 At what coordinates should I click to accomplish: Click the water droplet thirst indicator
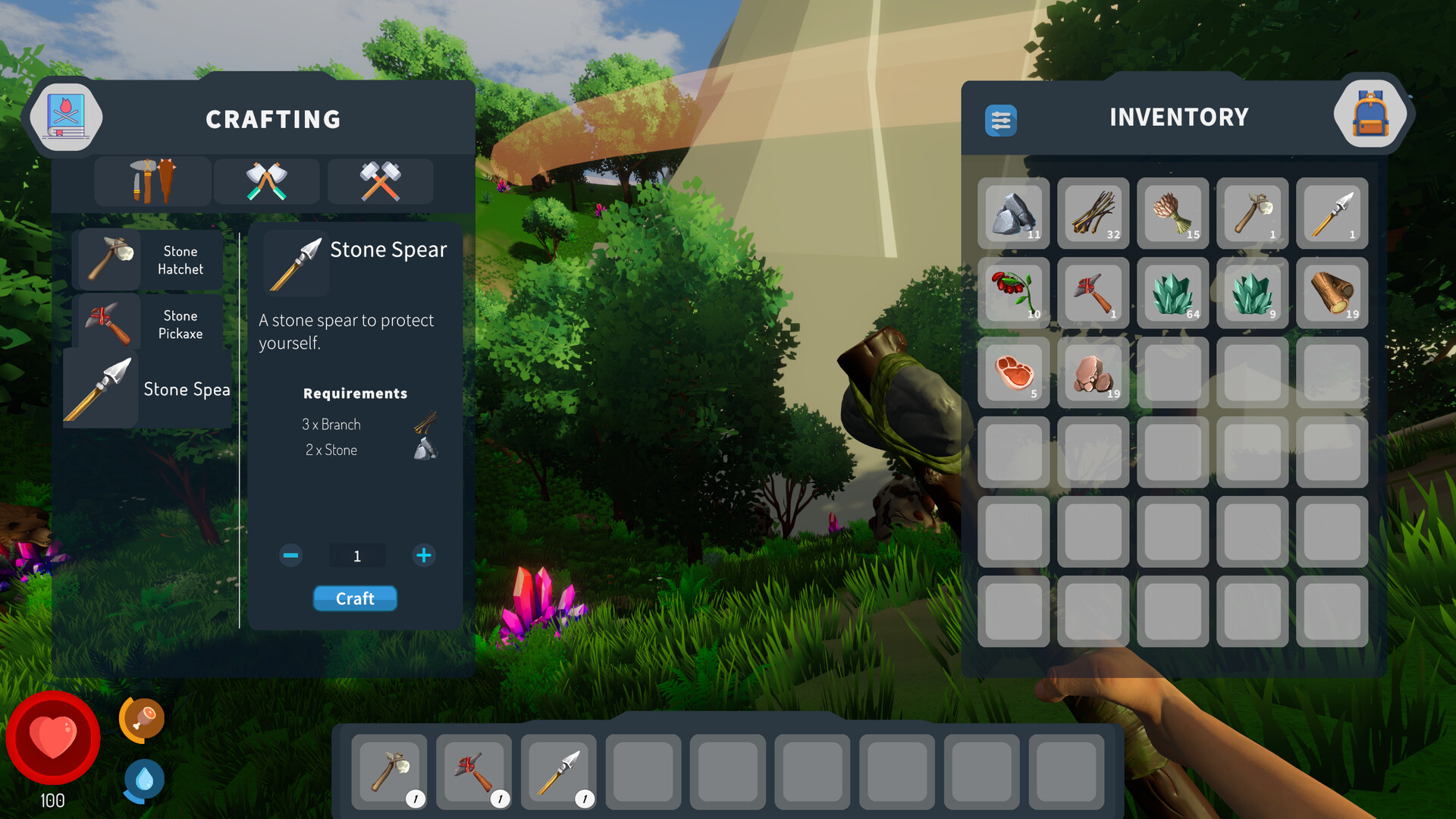point(143,781)
